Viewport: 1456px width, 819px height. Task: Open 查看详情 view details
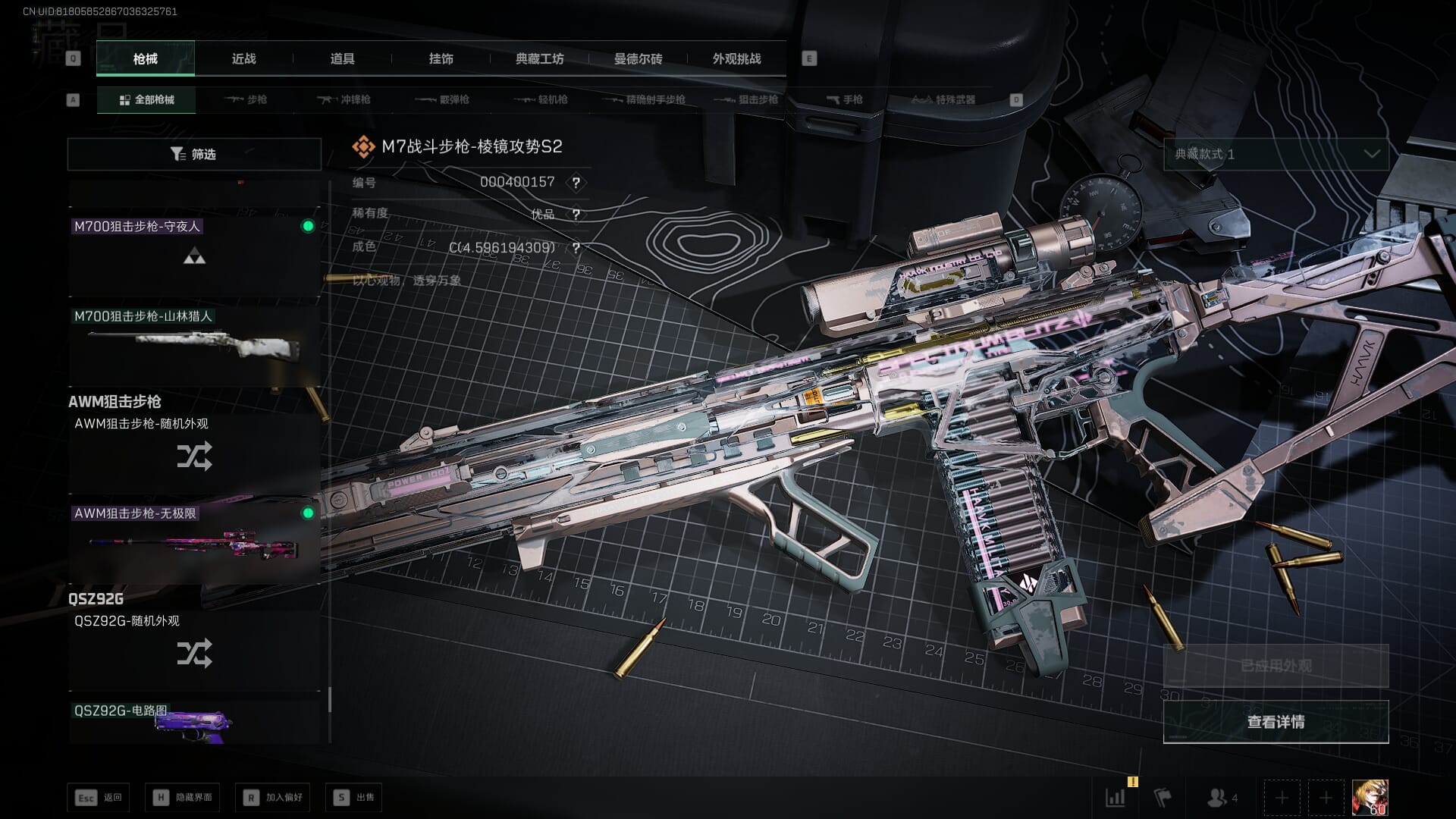[x=1276, y=722]
